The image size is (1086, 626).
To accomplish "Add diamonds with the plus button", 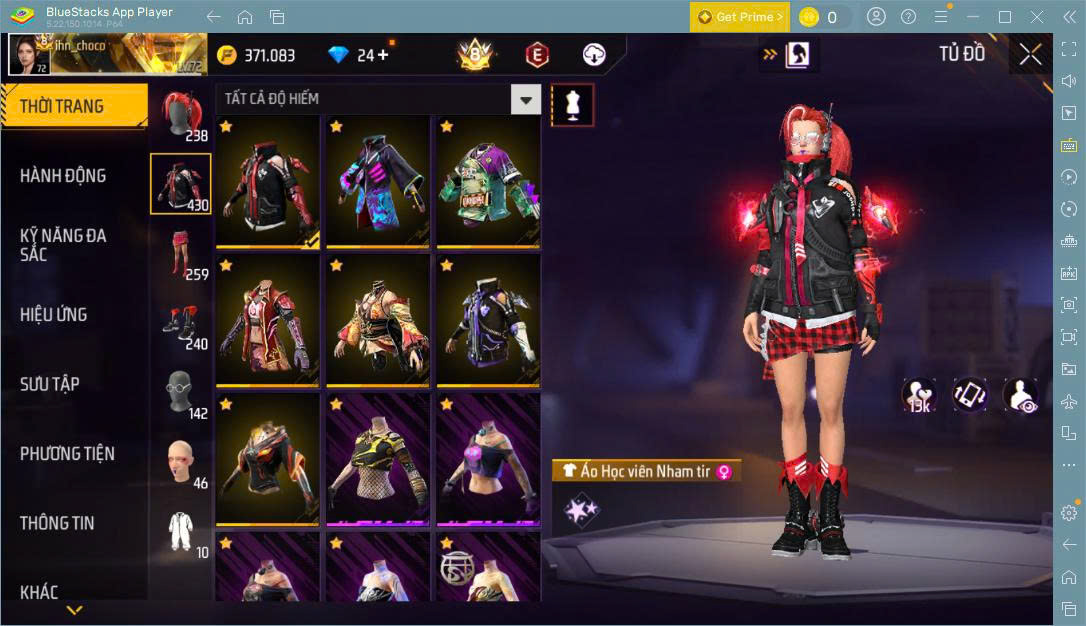I will [383, 55].
